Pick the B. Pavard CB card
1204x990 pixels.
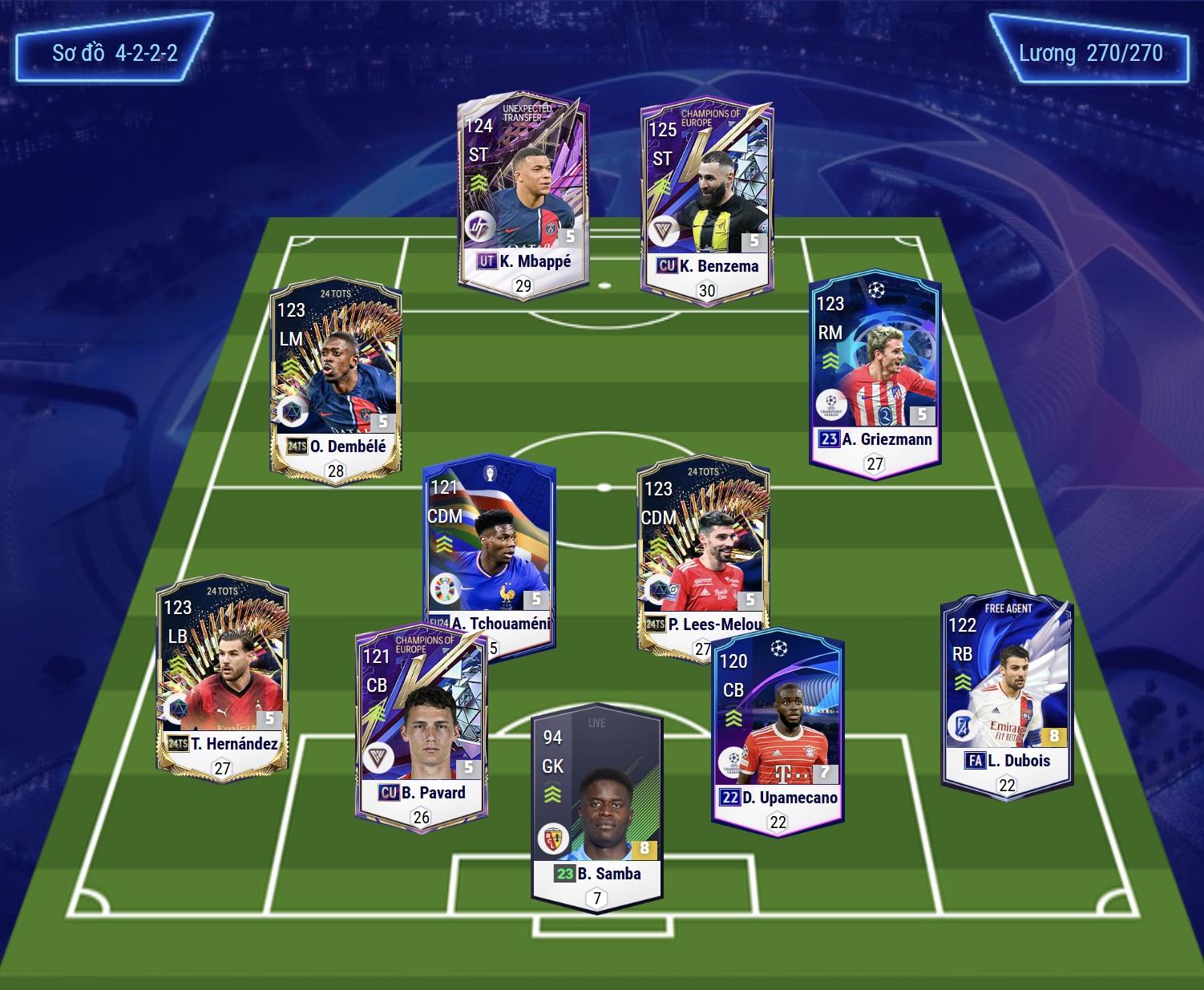click(421, 725)
